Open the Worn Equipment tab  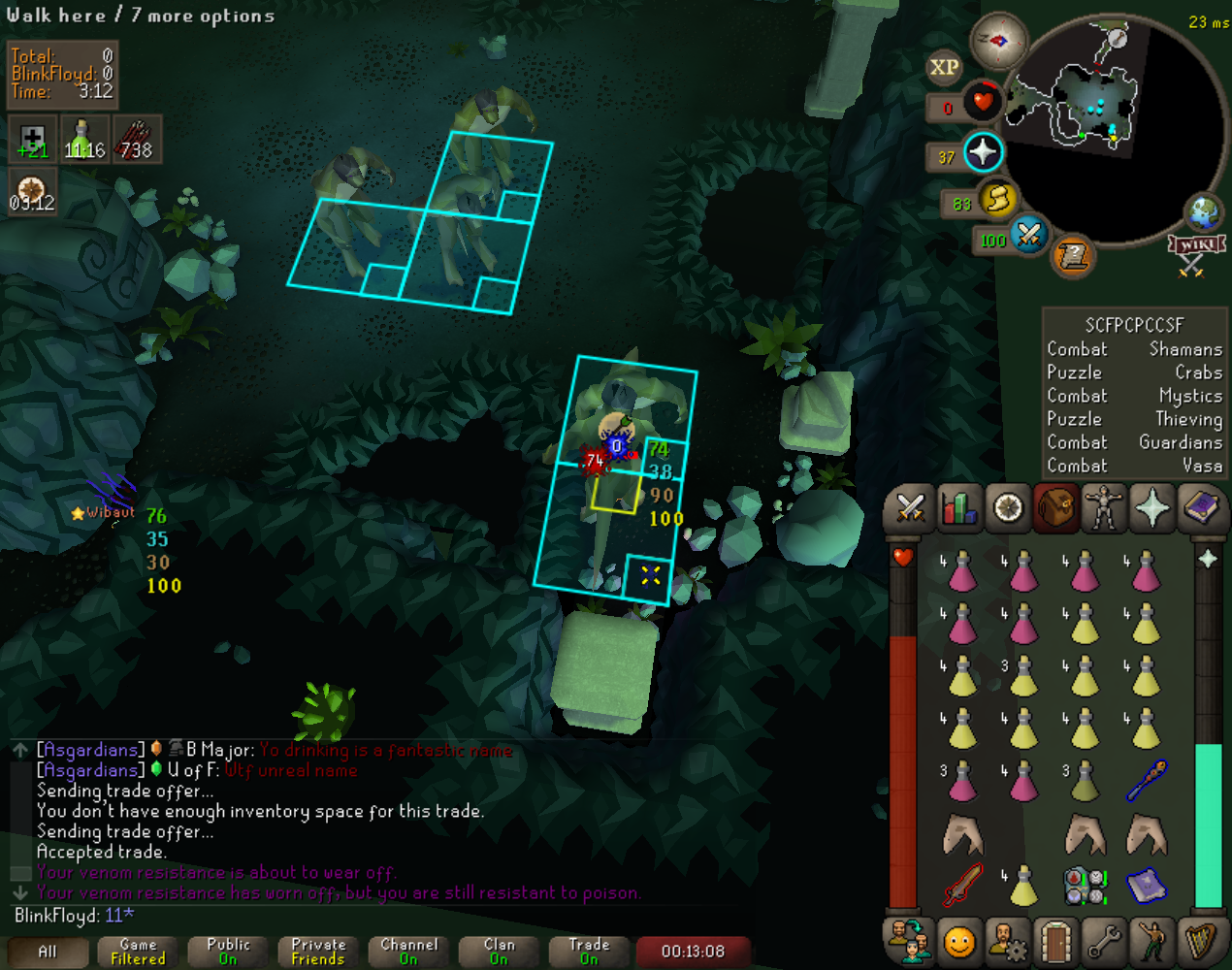coord(1104,507)
